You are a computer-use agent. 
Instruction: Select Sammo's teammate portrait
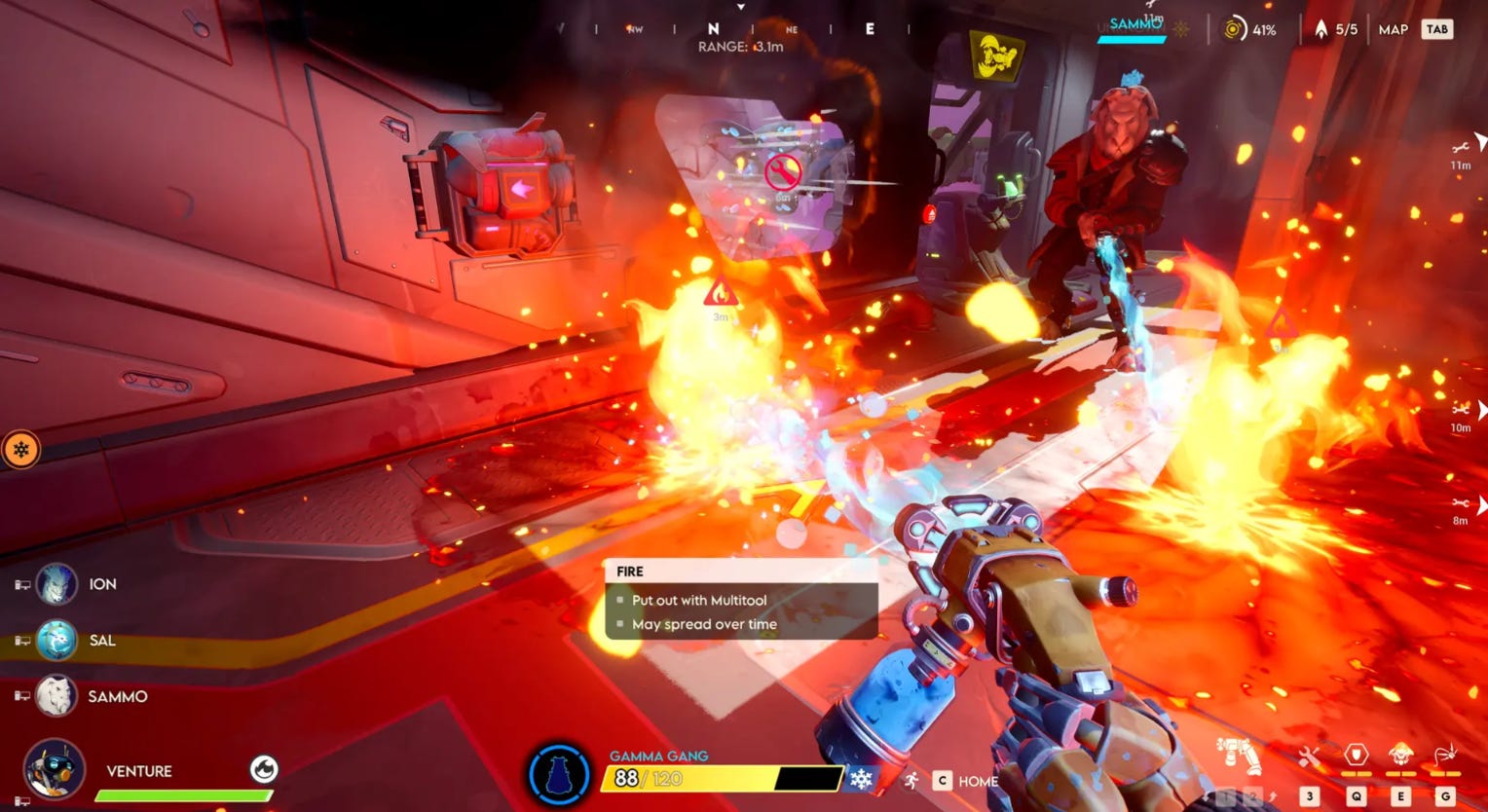tap(56, 696)
